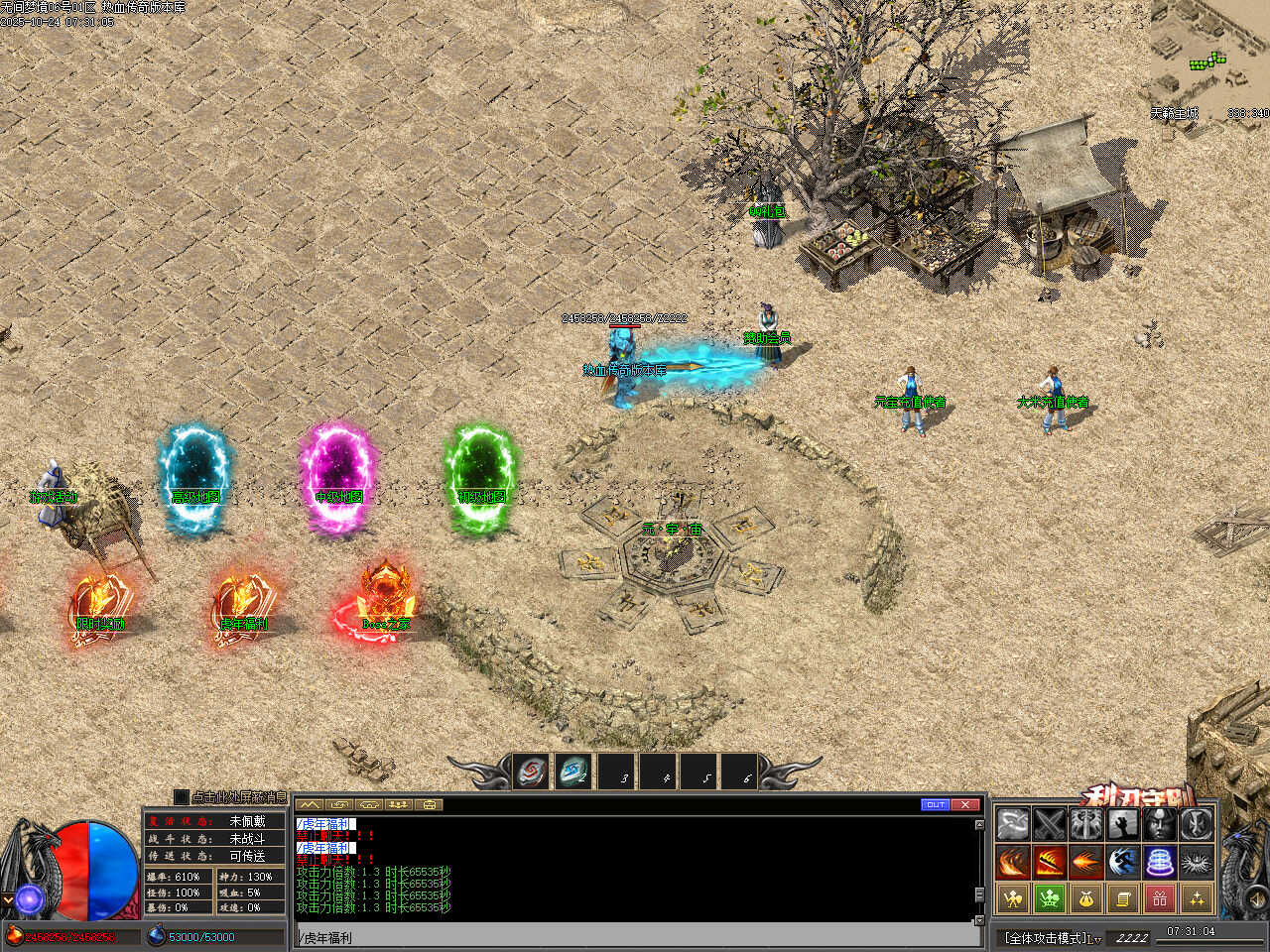This screenshot has height=952, width=1270.
Task: Click the blue OUT button
Action: 935,804
